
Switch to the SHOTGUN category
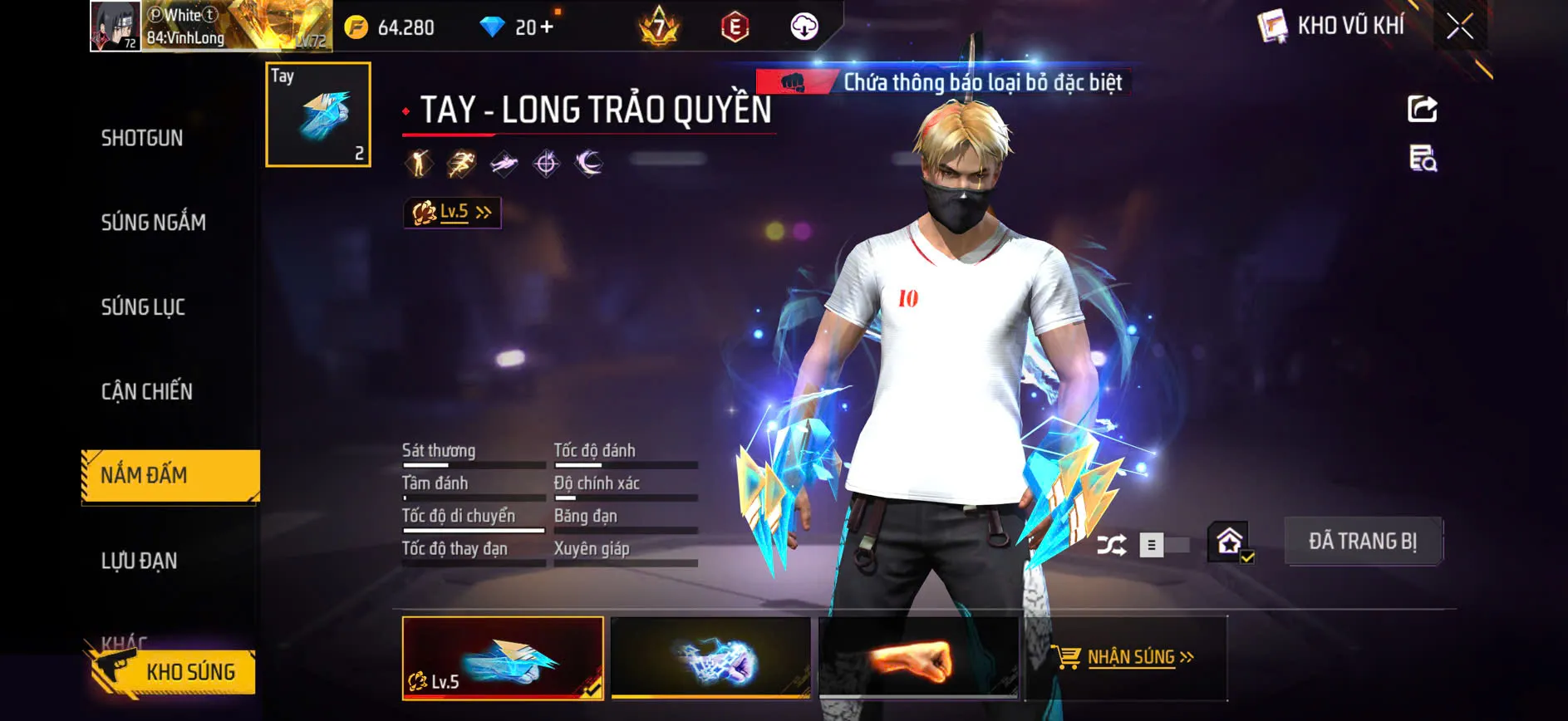point(141,138)
